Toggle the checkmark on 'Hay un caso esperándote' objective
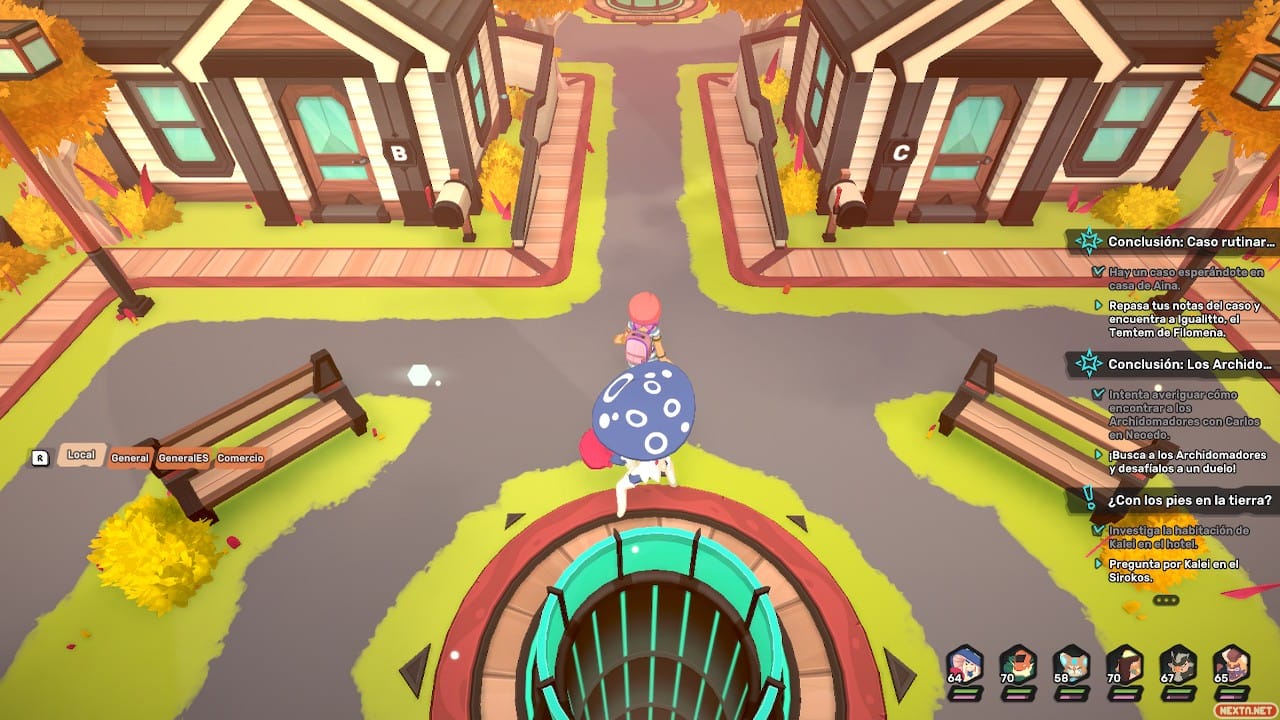 (x=1096, y=272)
